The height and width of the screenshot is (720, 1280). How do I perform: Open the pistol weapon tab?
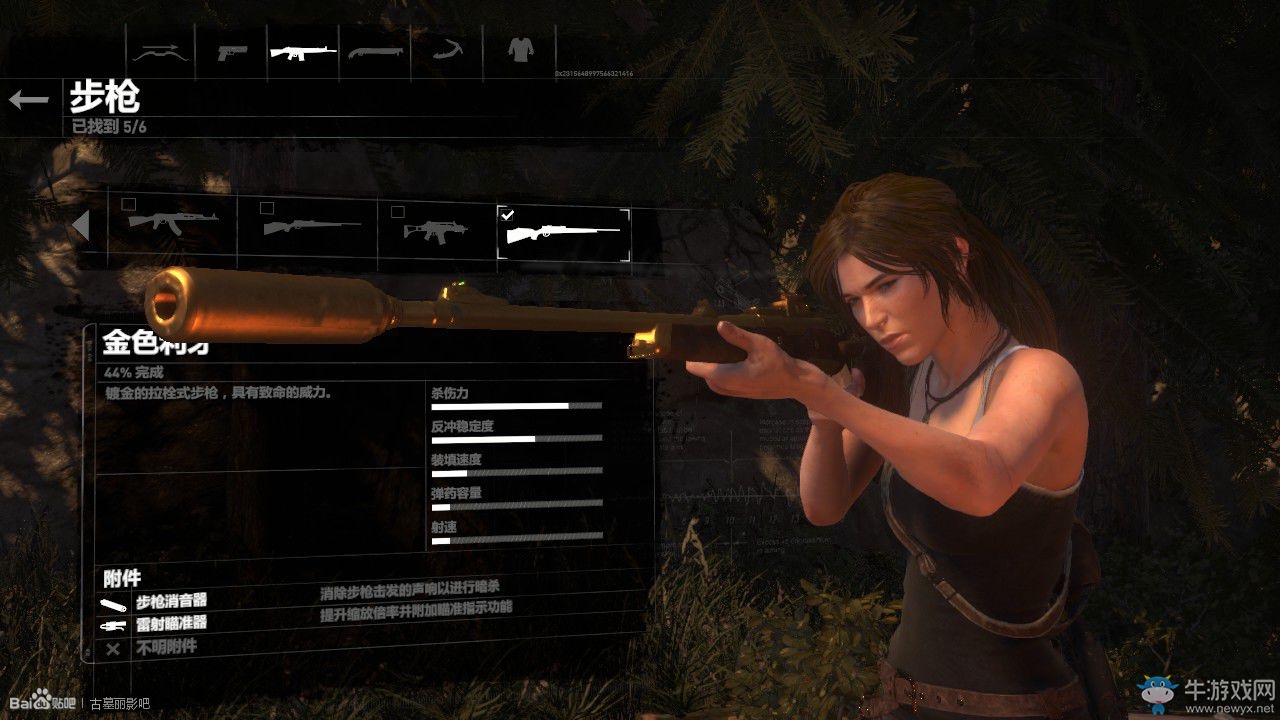pyautogui.click(x=232, y=50)
